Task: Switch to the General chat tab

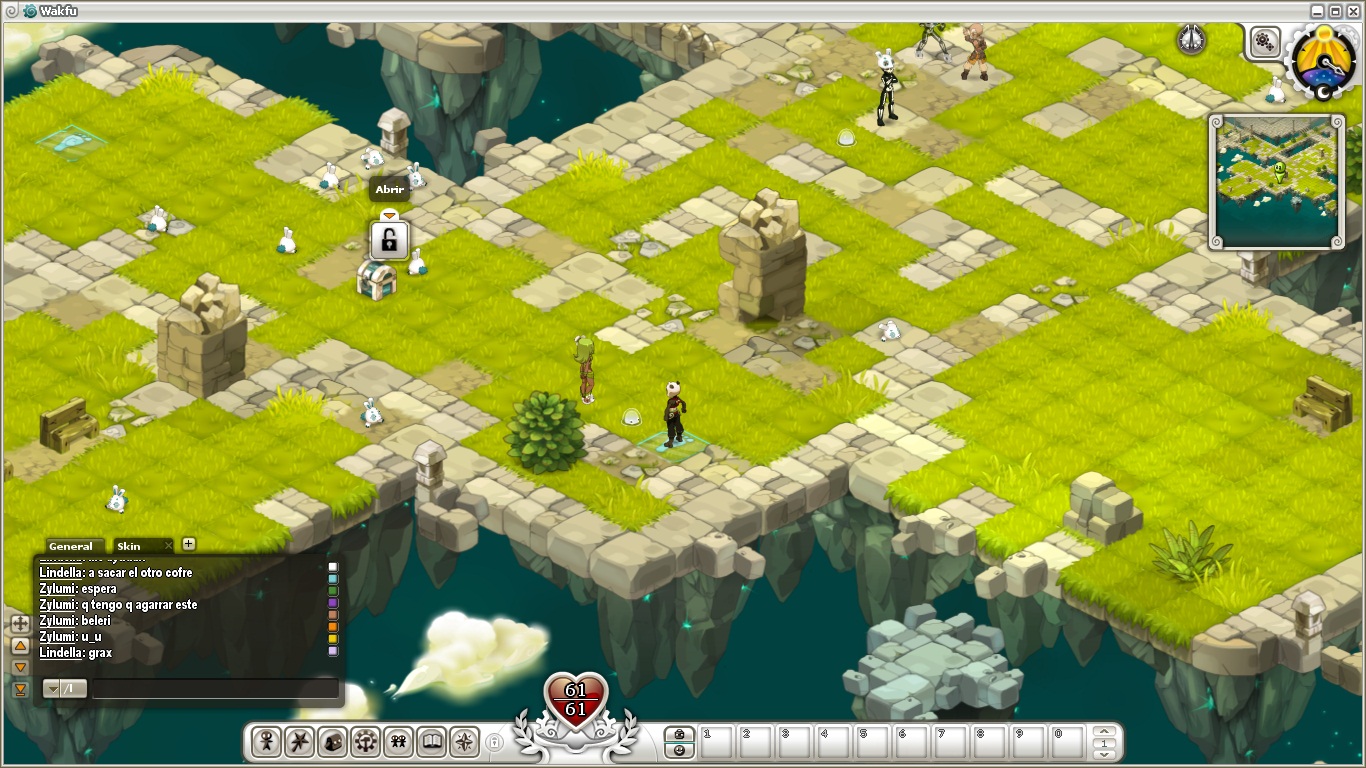Action: (x=71, y=546)
